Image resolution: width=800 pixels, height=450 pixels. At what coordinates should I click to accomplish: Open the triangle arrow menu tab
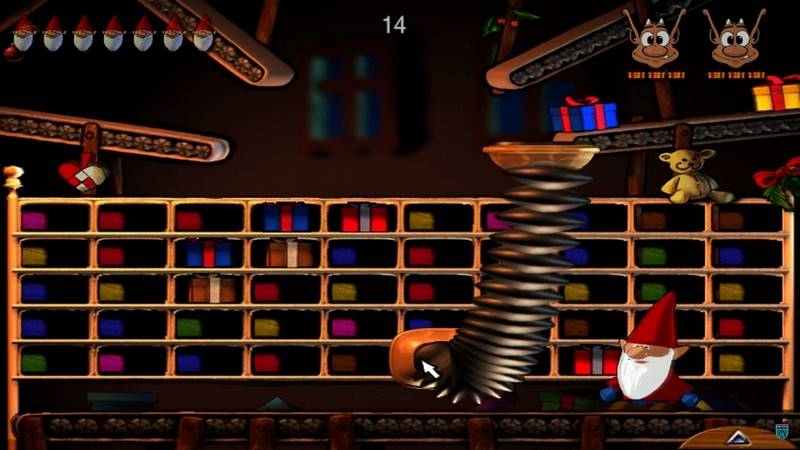tap(737, 436)
